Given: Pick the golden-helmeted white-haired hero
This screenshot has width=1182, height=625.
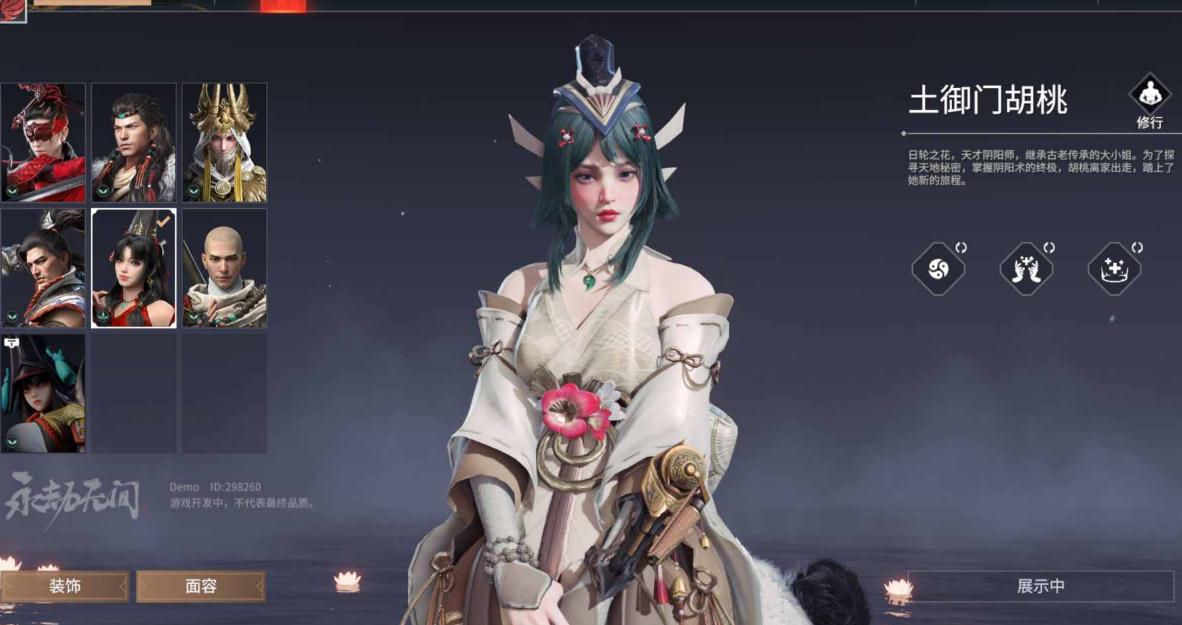Looking at the screenshot, I should tap(224, 143).
